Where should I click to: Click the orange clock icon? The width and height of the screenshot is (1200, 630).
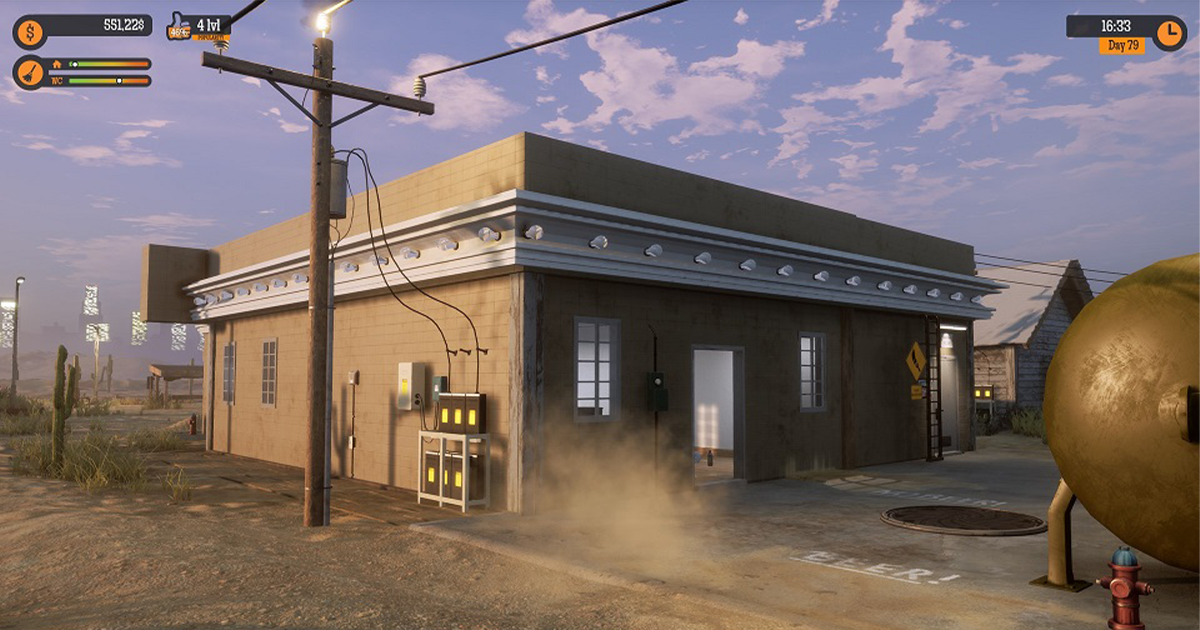[x=1168, y=33]
